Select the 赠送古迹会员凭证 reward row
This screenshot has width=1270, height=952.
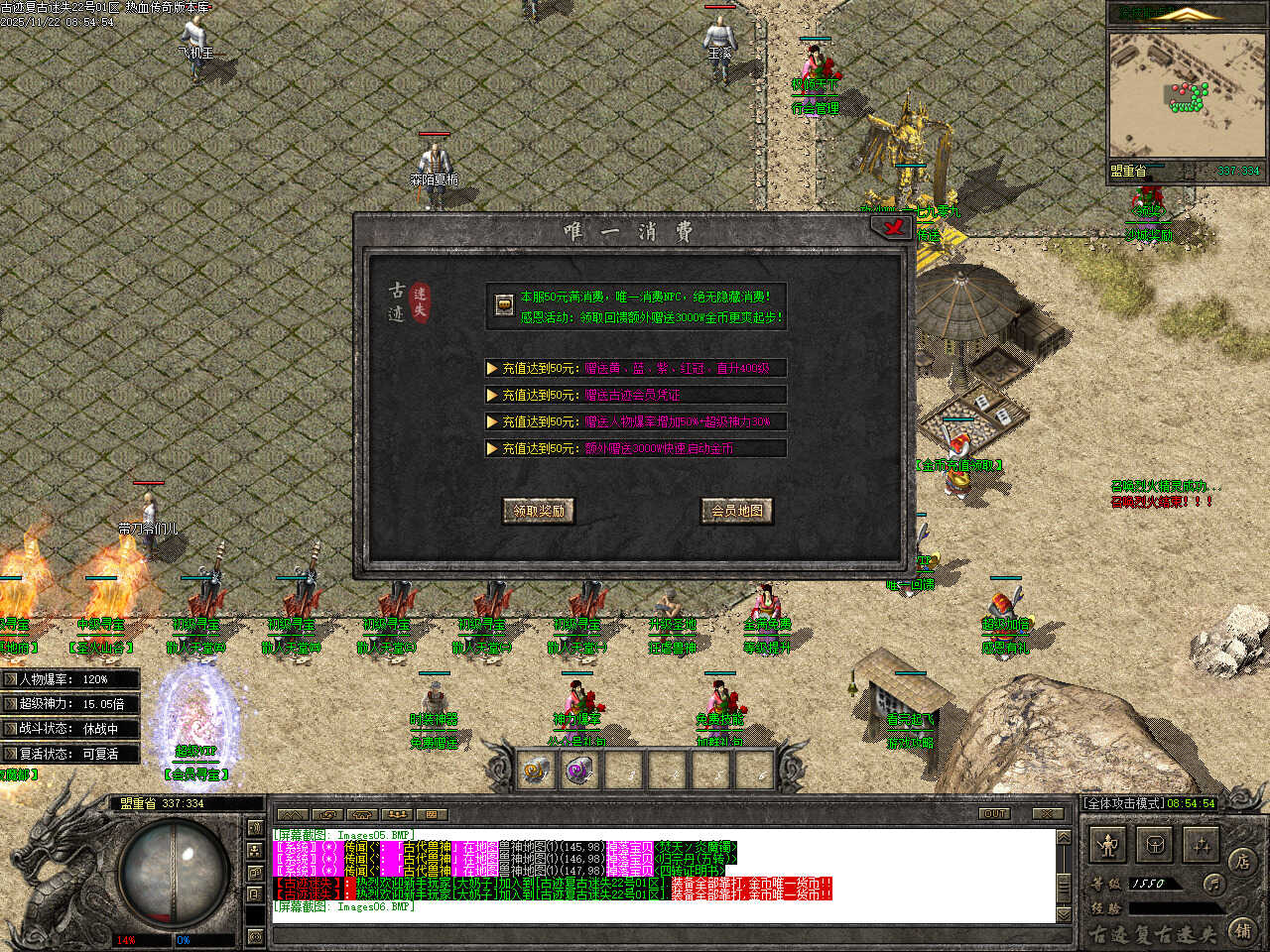(x=635, y=395)
